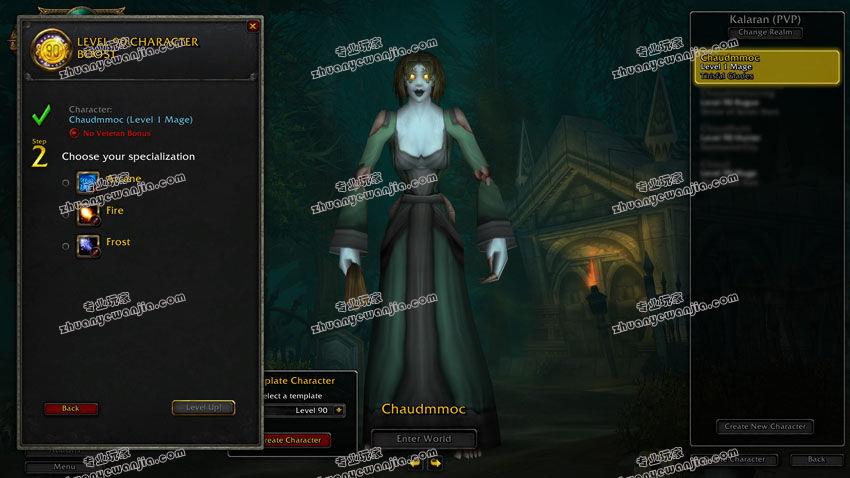Viewport: 850px width, 478px height.
Task: Open the Menu button at bottom left
Action: (x=65, y=466)
